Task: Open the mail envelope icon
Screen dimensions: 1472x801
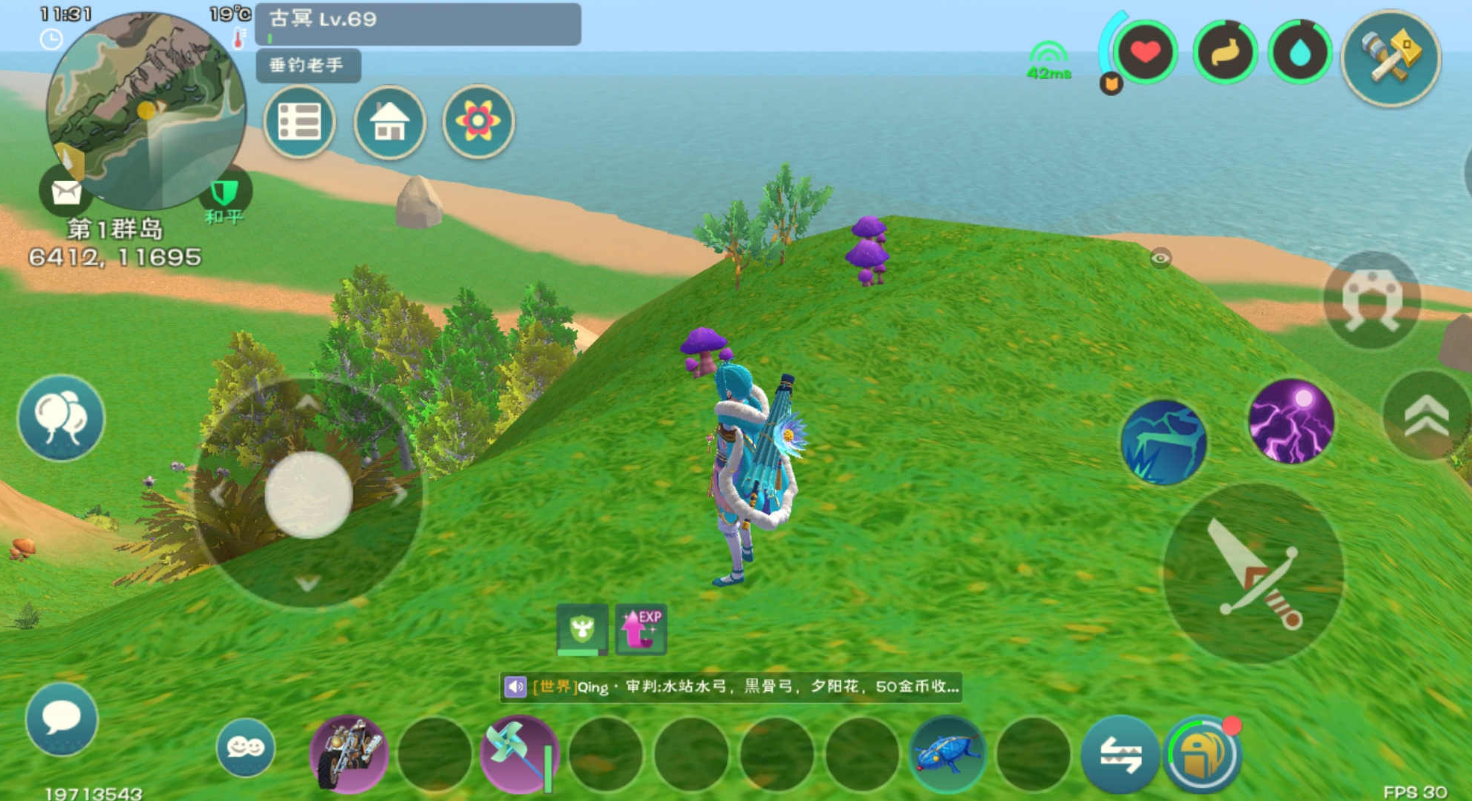Action: pos(65,190)
